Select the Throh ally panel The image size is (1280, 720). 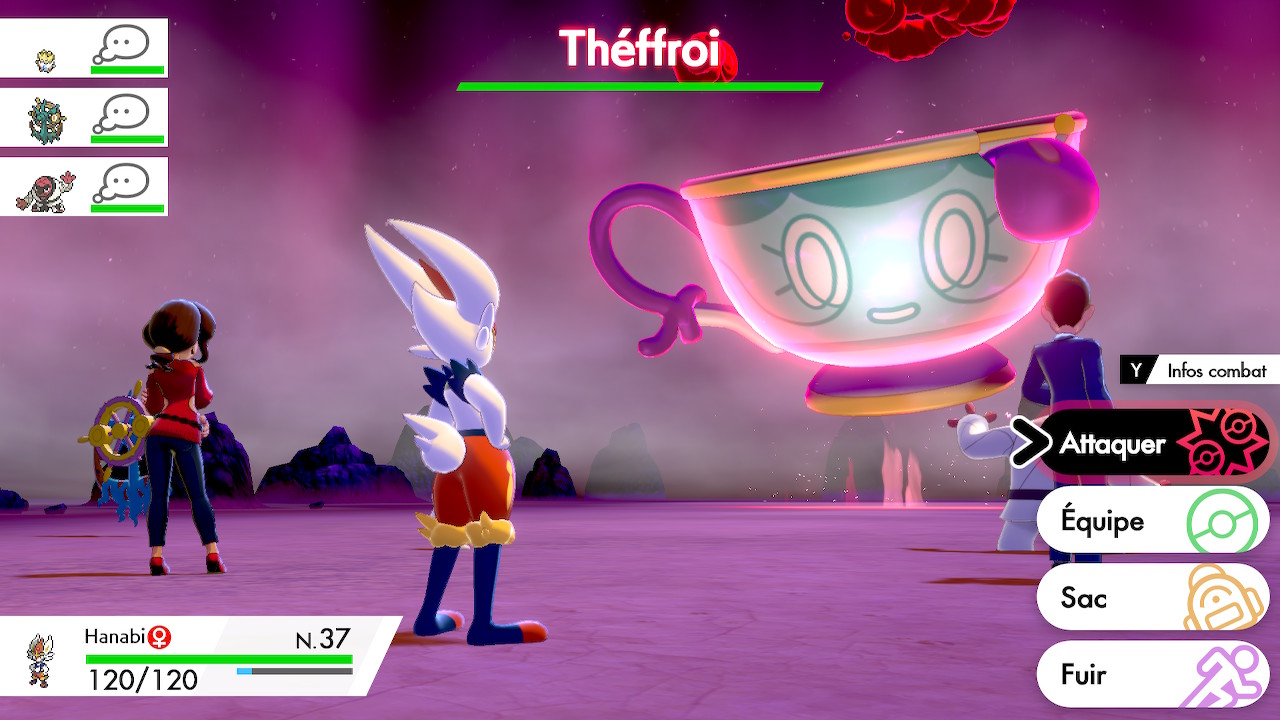pyautogui.click(x=84, y=186)
